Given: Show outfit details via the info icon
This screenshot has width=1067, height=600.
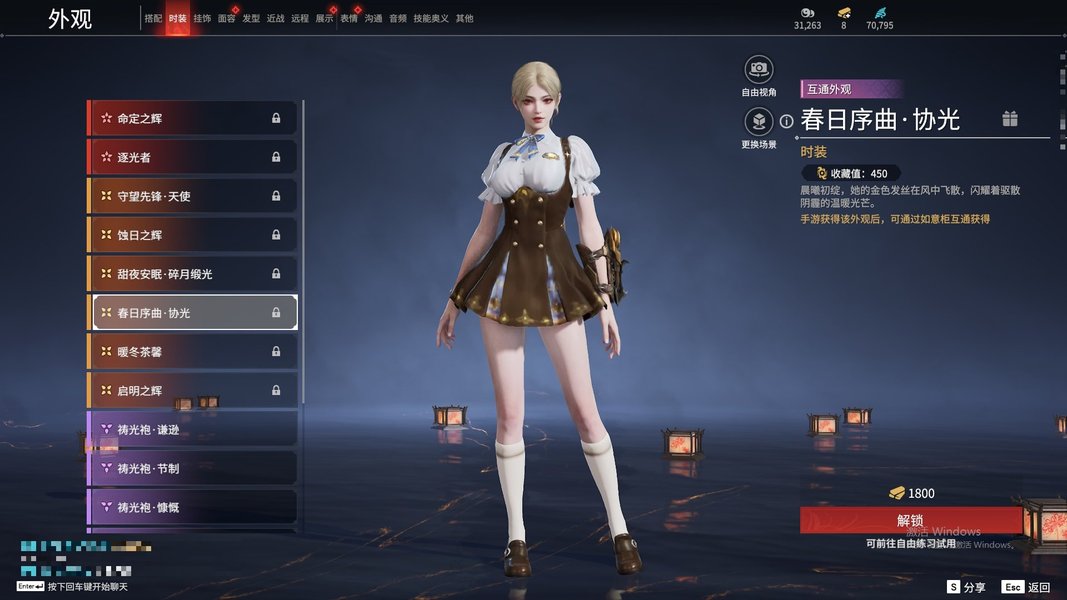Looking at the screenshot, I should tap(786, 121).
